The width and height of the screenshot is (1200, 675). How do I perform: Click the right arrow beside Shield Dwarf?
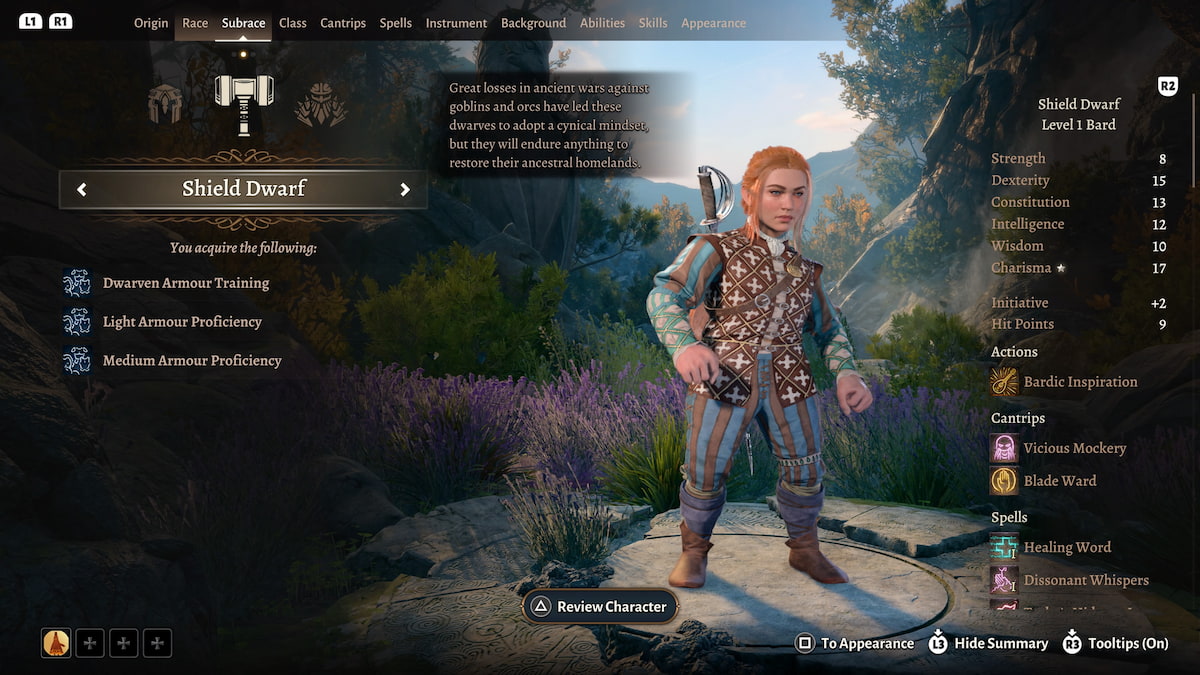point(405,189)
